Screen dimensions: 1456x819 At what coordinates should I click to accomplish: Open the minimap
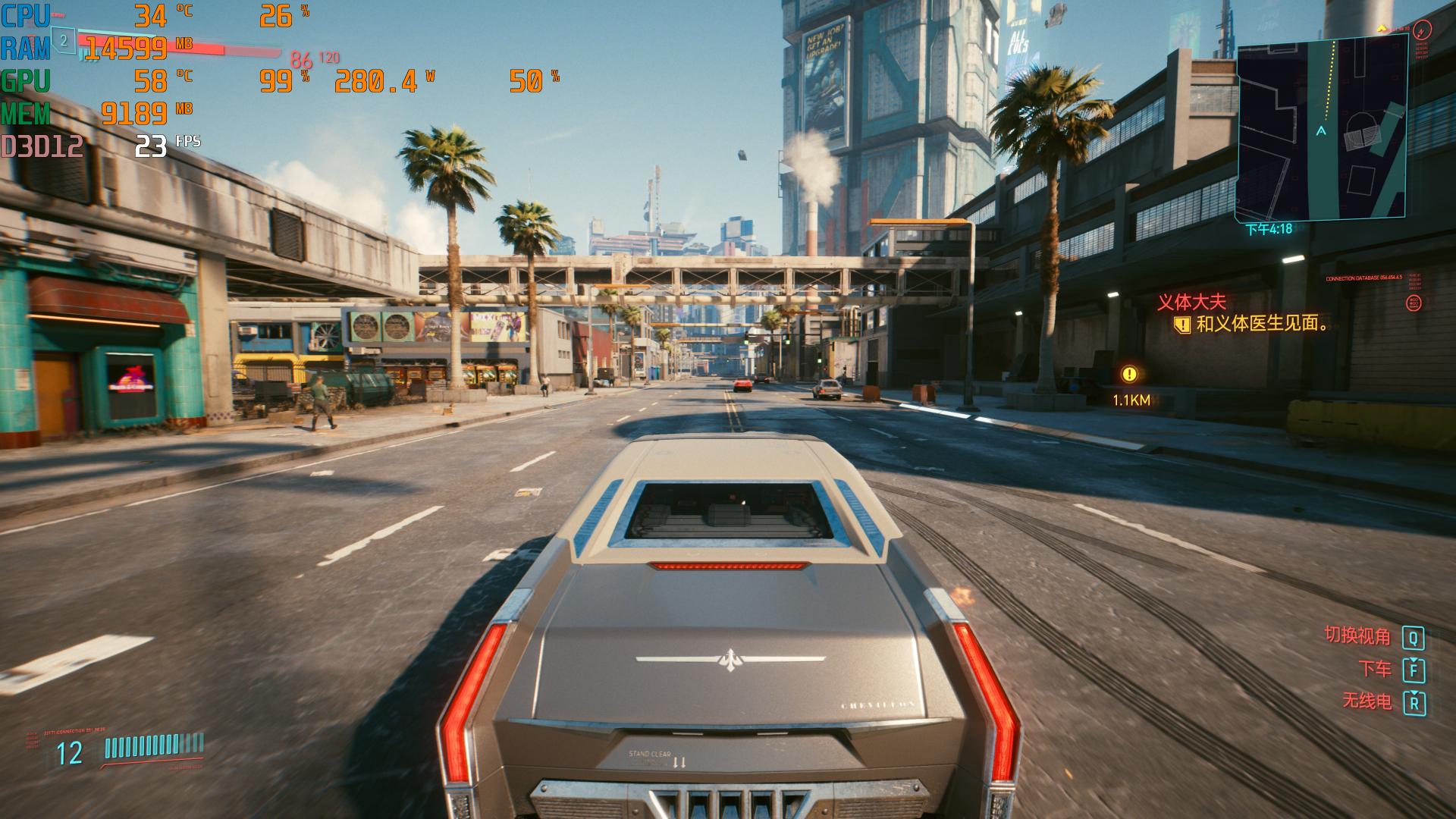1321,130
